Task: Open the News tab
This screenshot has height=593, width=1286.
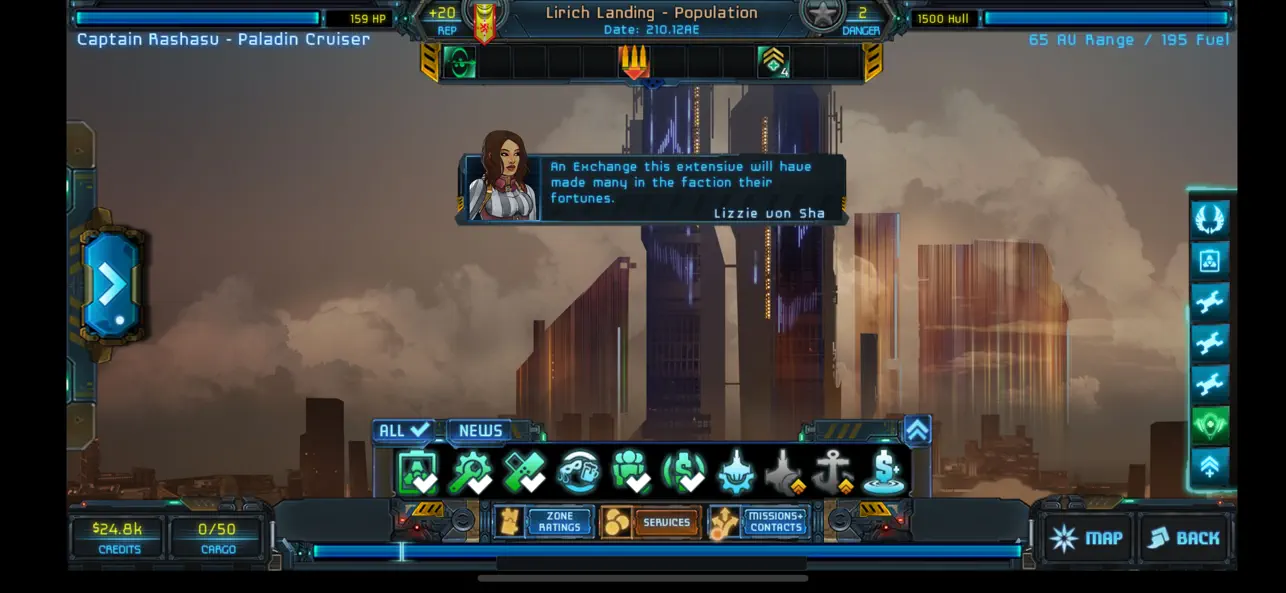Action: (481, 431)
